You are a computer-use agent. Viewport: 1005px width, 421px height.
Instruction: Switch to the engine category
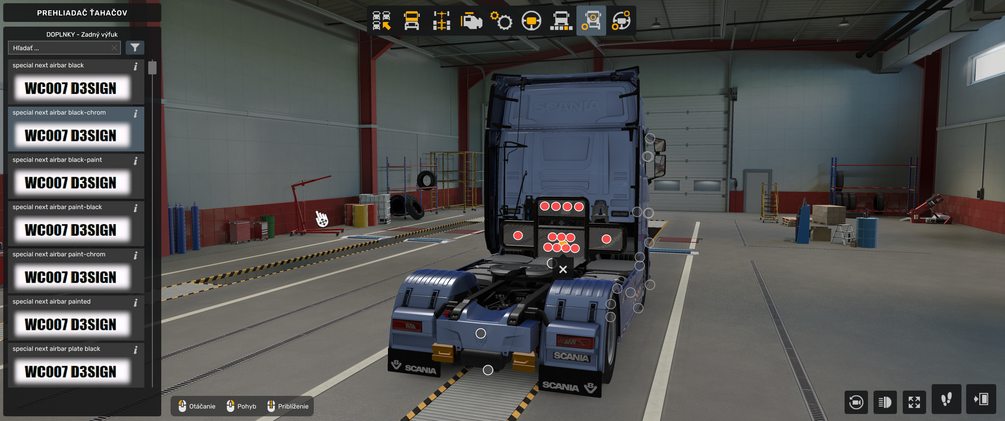pos(471,20)
